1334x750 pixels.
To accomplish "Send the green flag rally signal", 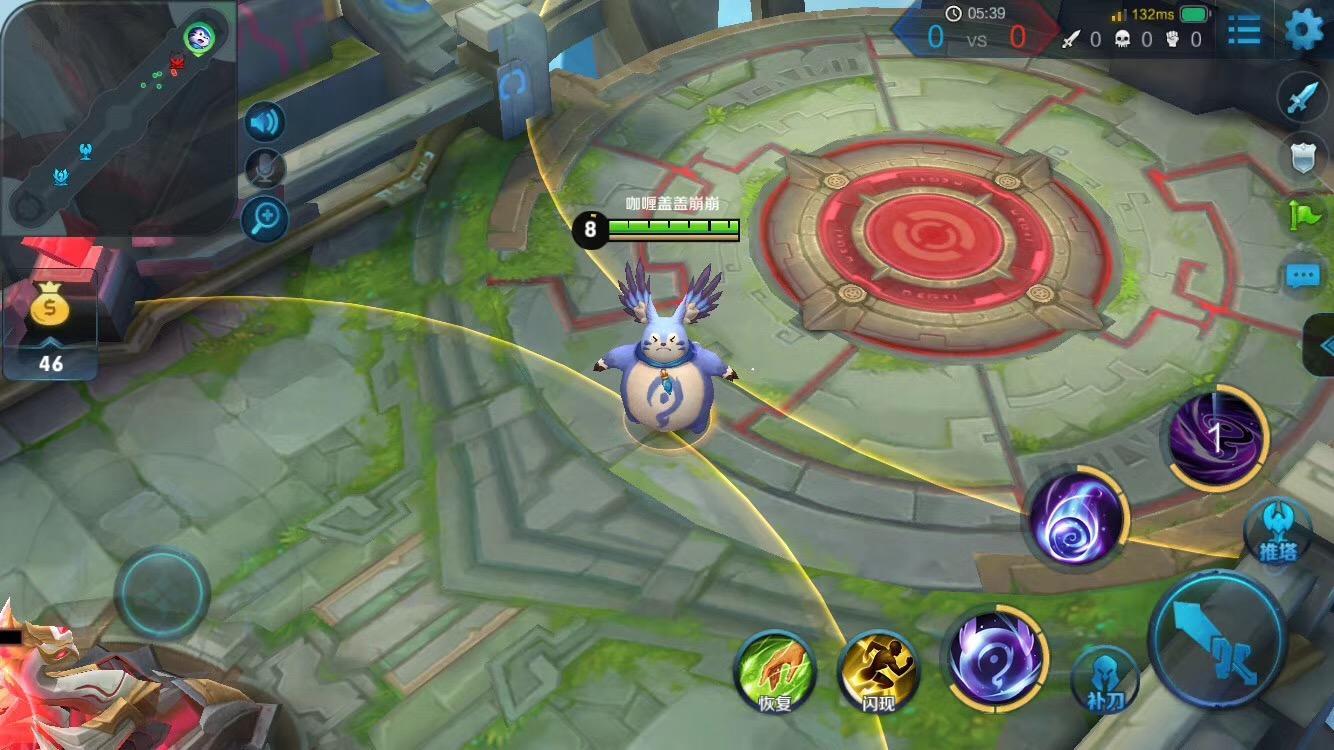I will click(1304, 215).
